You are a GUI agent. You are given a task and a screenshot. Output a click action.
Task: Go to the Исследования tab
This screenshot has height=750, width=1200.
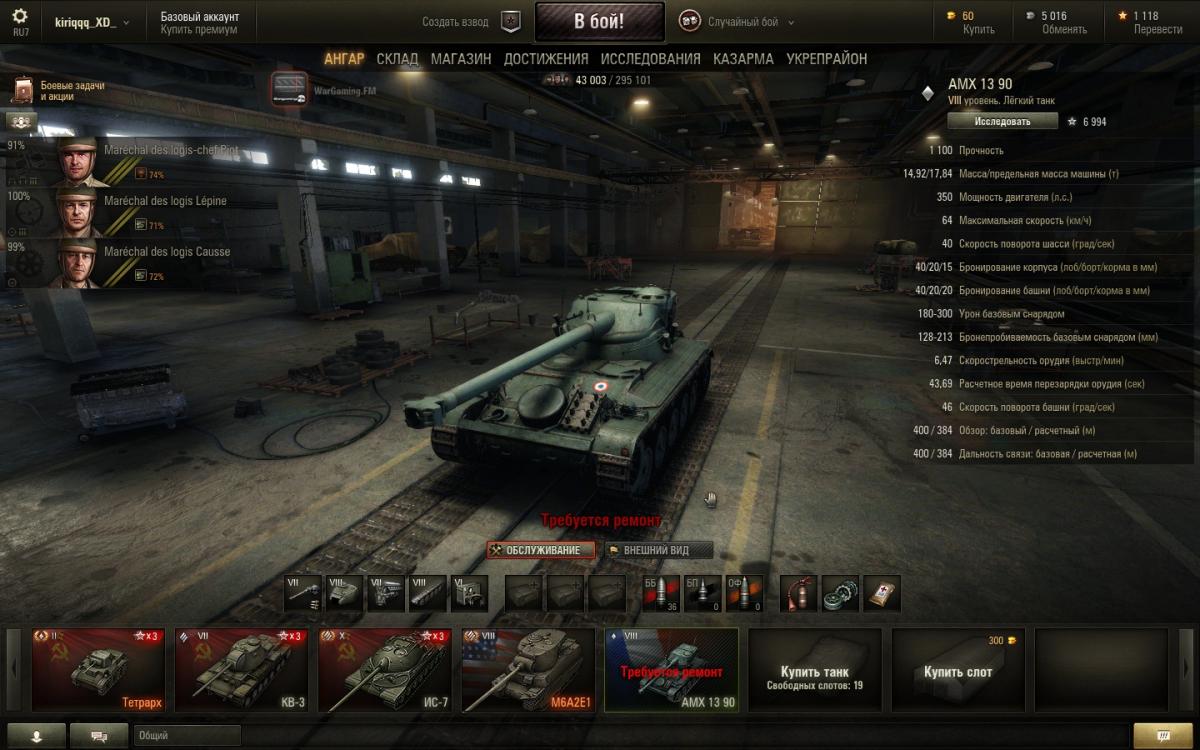tap(651, 59)
